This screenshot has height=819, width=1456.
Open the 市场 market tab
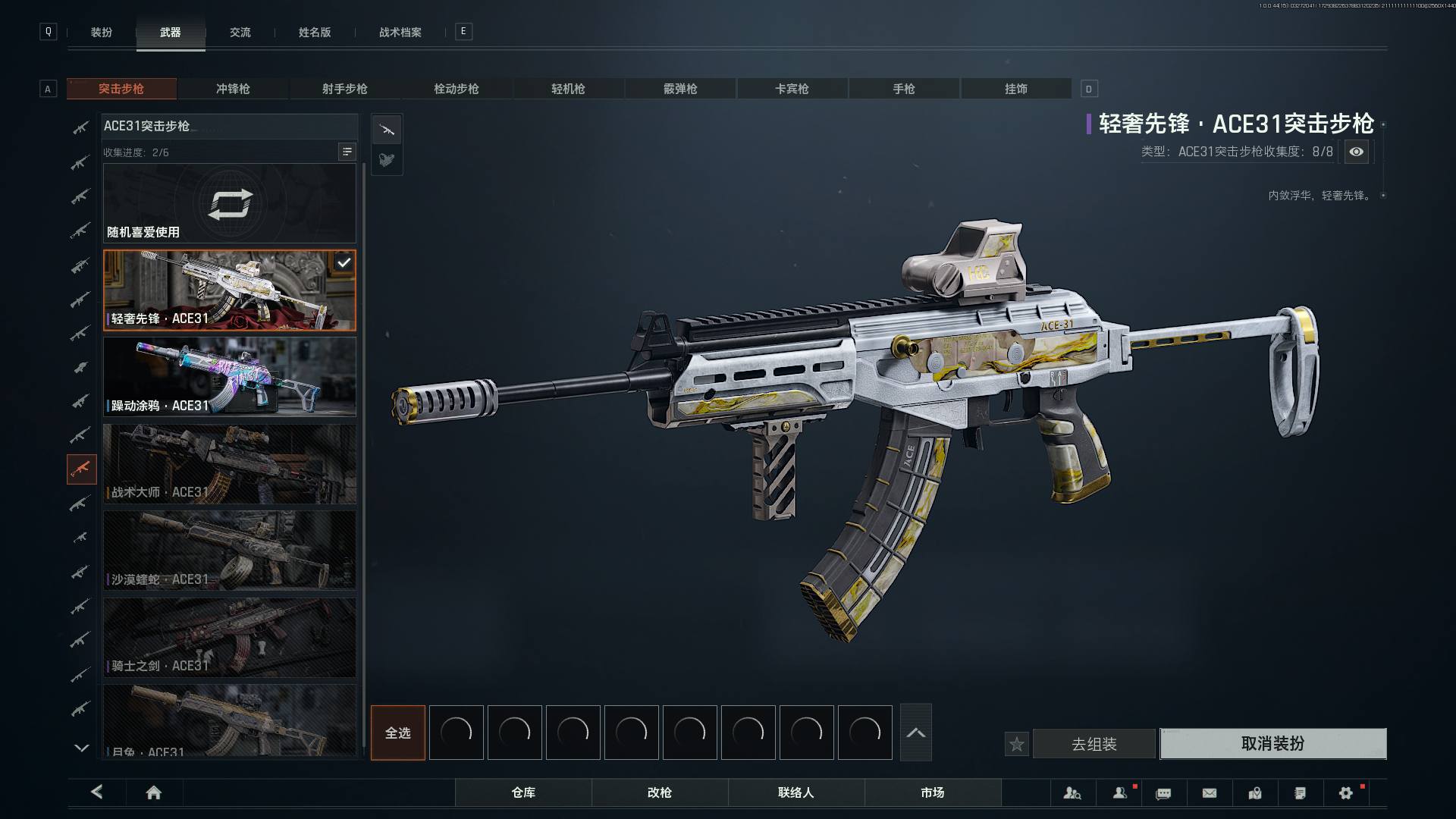[x=932, y=792]
